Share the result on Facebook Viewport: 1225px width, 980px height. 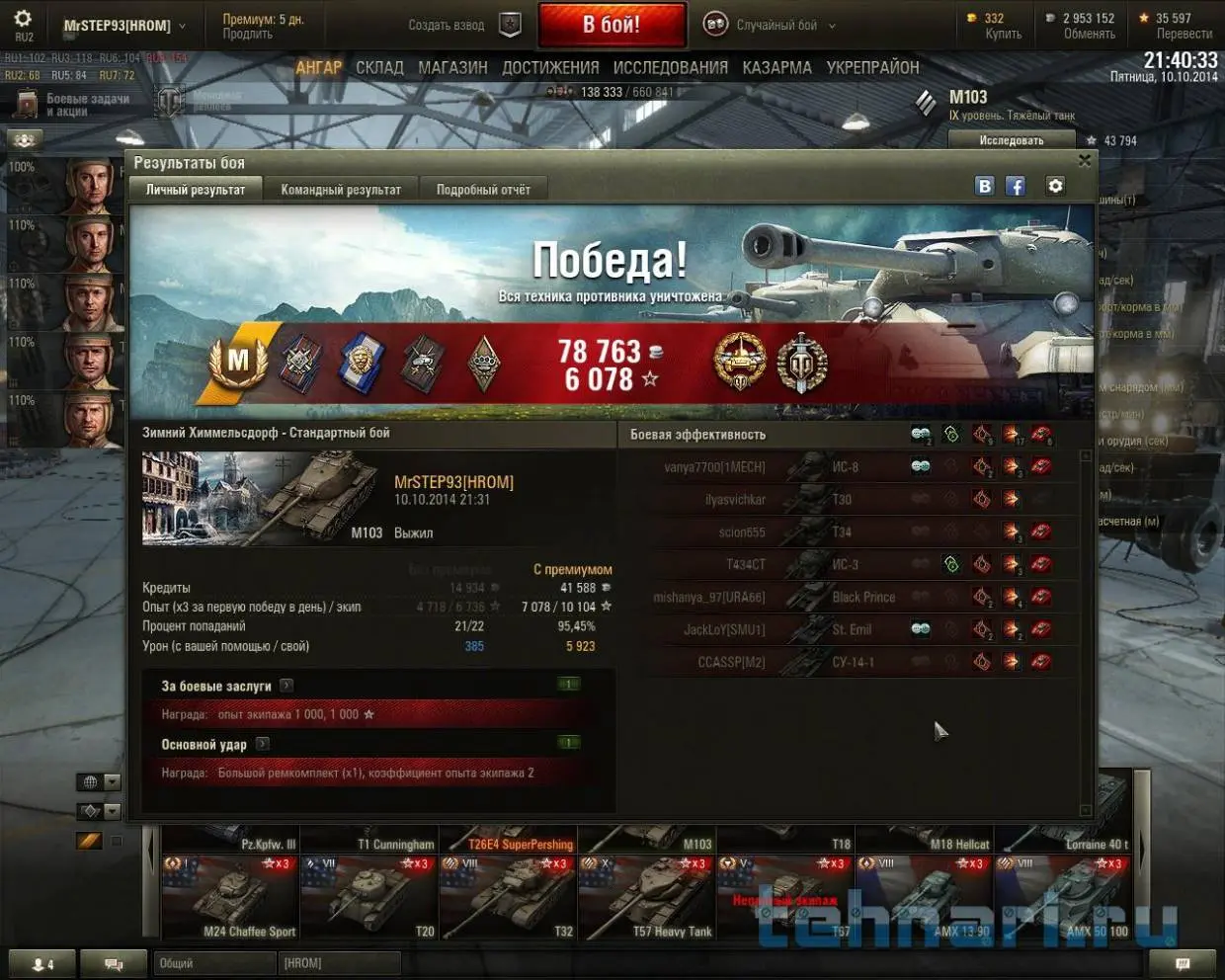click(x=1015, y=186)
